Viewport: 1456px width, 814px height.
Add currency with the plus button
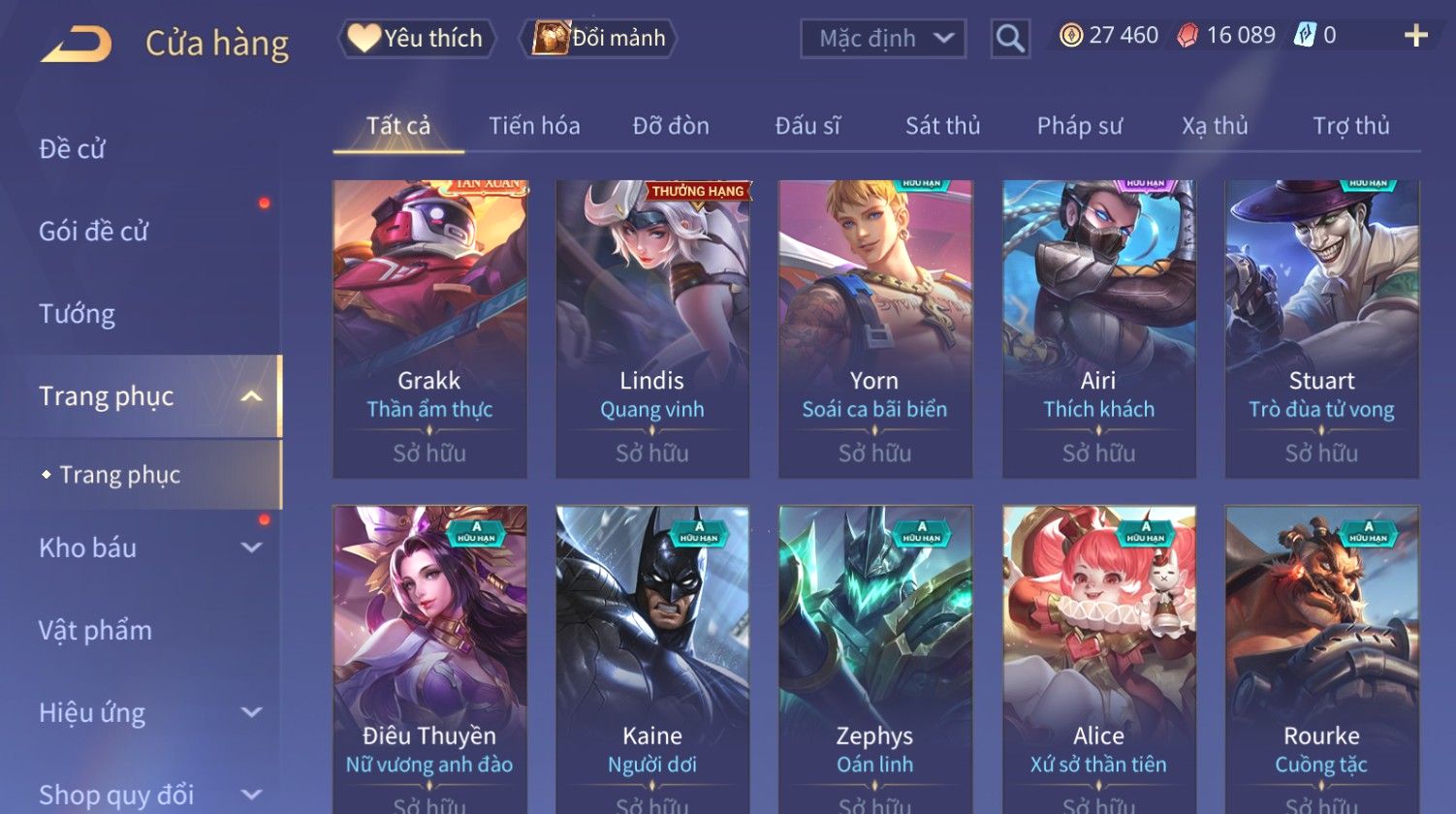click(1415, 36)
